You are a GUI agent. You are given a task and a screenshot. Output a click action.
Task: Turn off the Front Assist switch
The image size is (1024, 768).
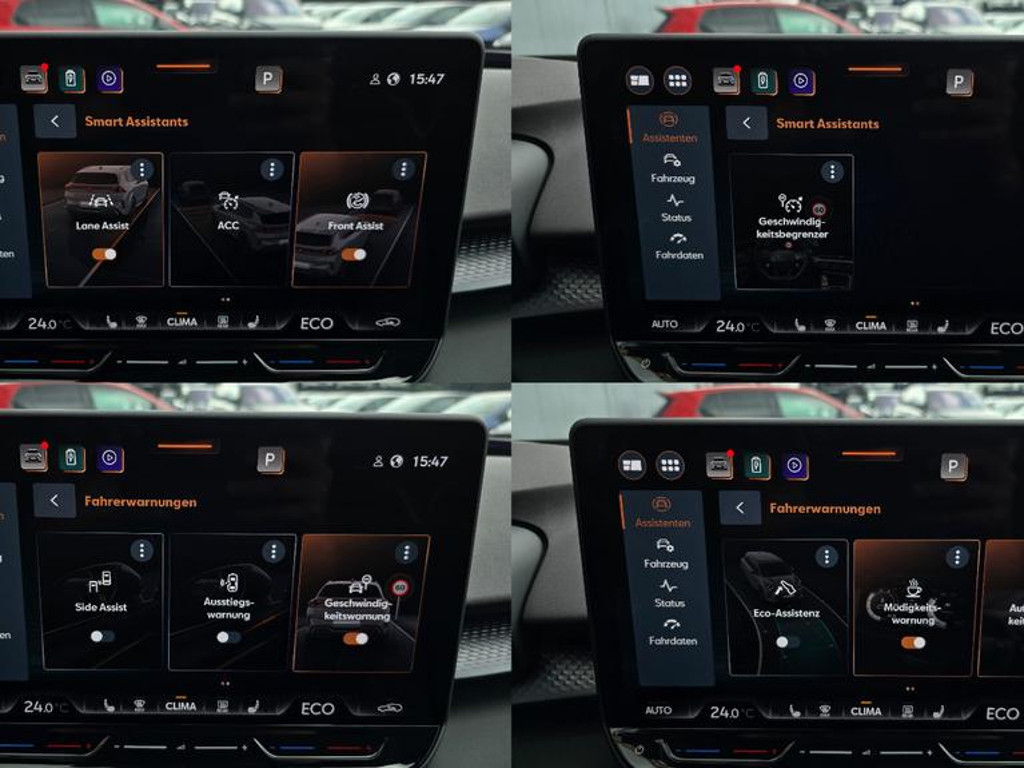coord(354,254)
